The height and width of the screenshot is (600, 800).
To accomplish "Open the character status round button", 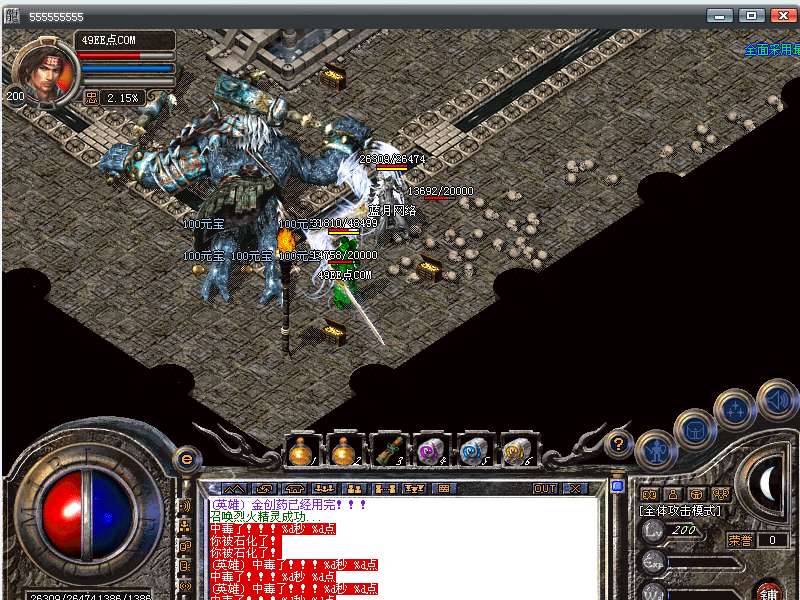I will click(655, 451).
